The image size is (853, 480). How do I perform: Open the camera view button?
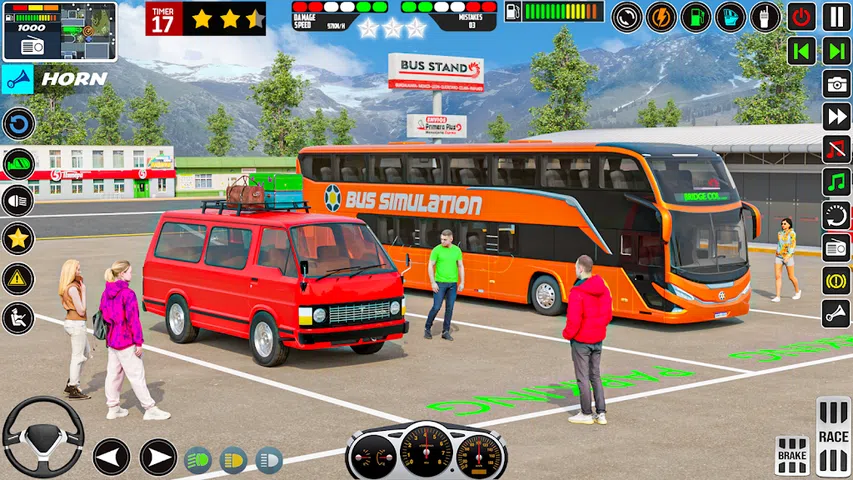pos(837,84)
